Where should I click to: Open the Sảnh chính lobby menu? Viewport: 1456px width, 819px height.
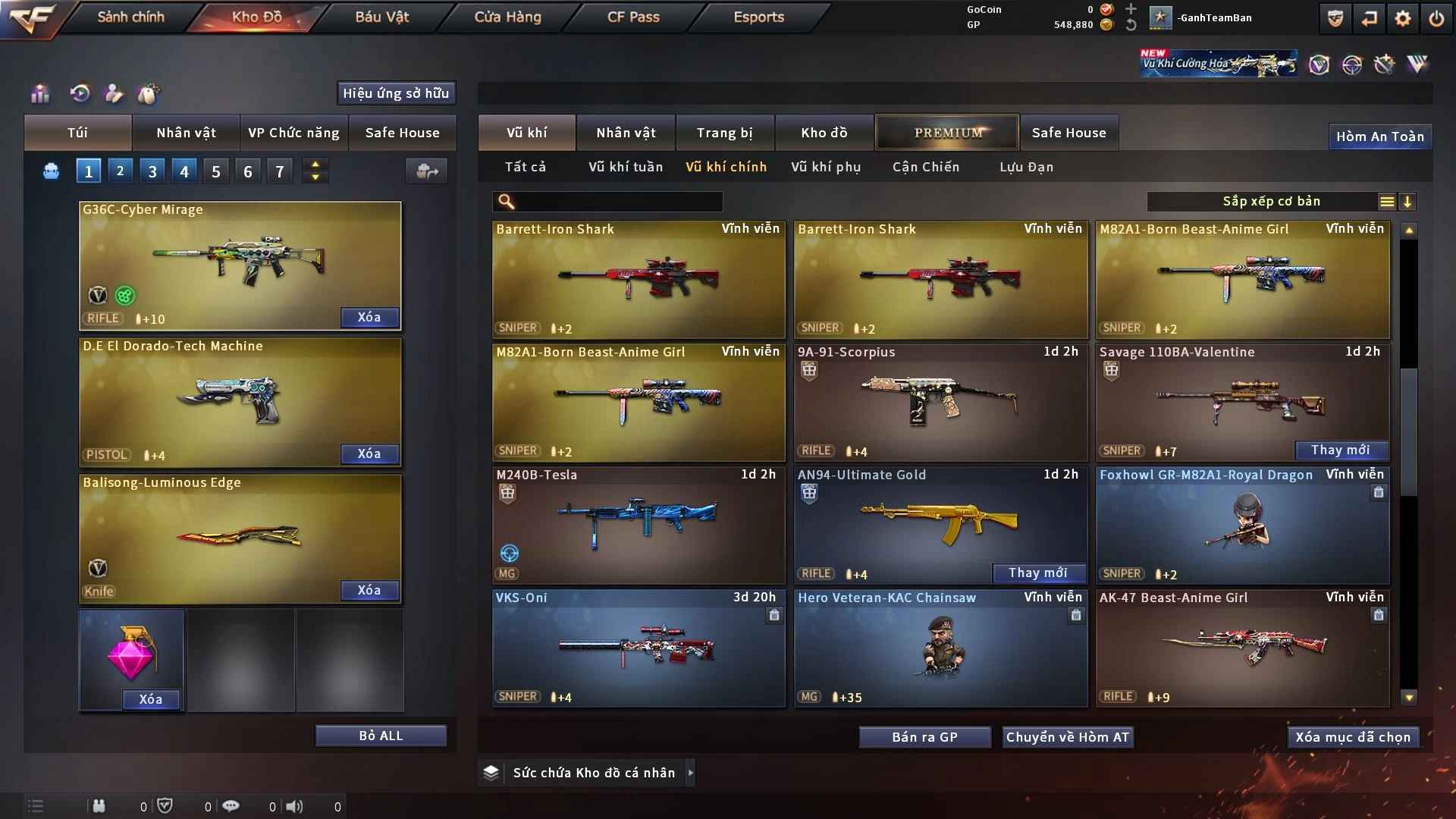130,17
